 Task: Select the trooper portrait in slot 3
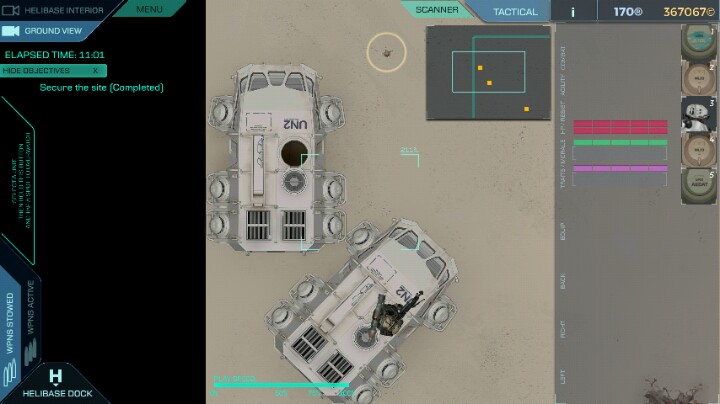pyautogui.click(x=699, y=114)
